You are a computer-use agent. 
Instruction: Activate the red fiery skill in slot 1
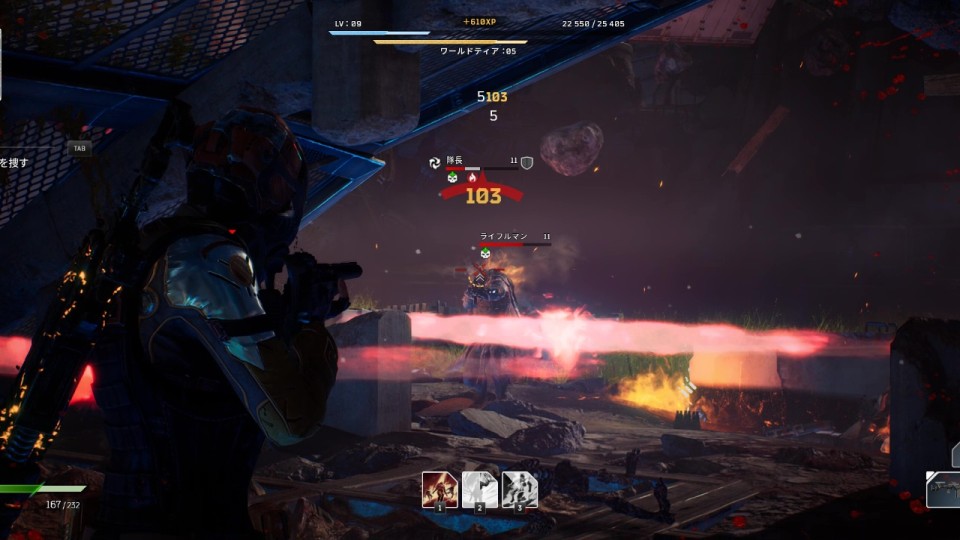point(439,489)
